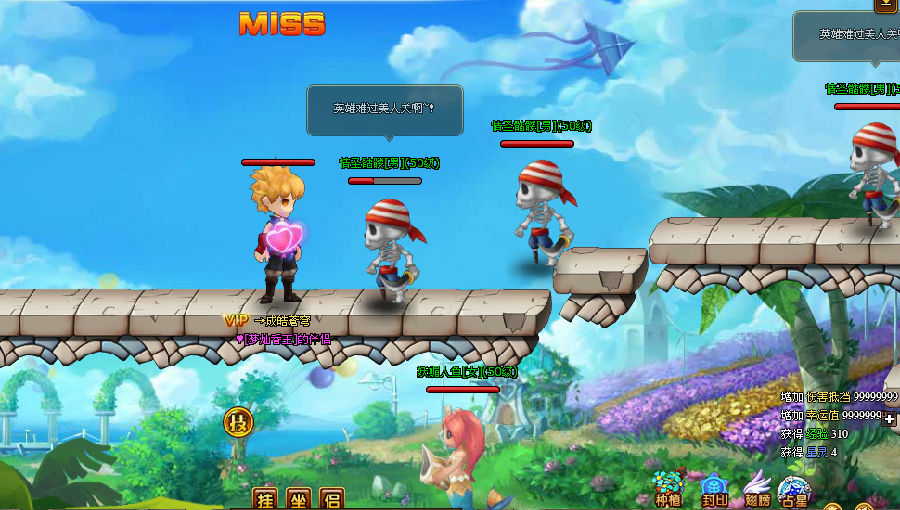Click the 坐 mount button

point(298,498)
